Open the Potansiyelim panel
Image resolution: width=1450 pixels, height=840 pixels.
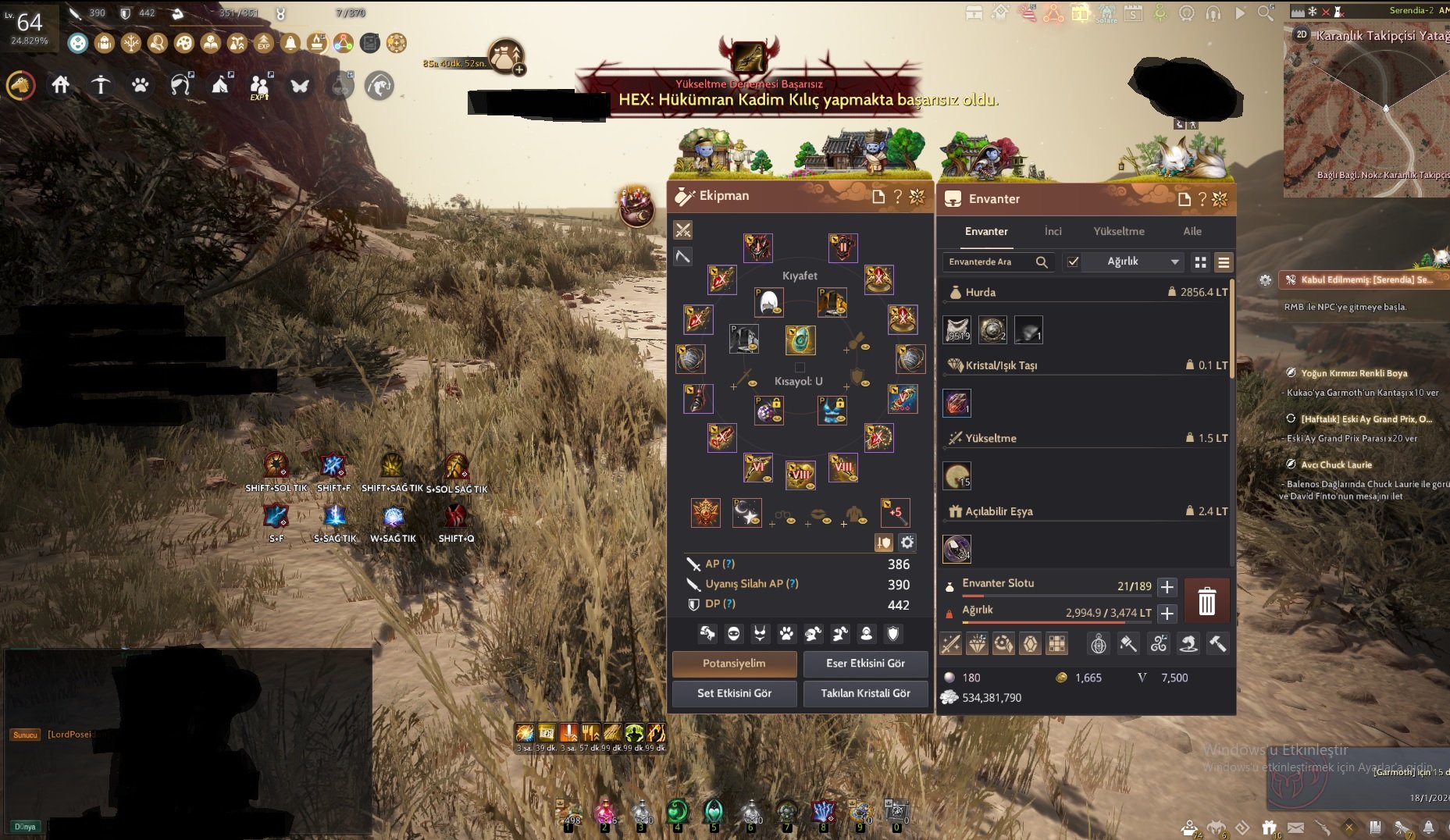point(734,664)
